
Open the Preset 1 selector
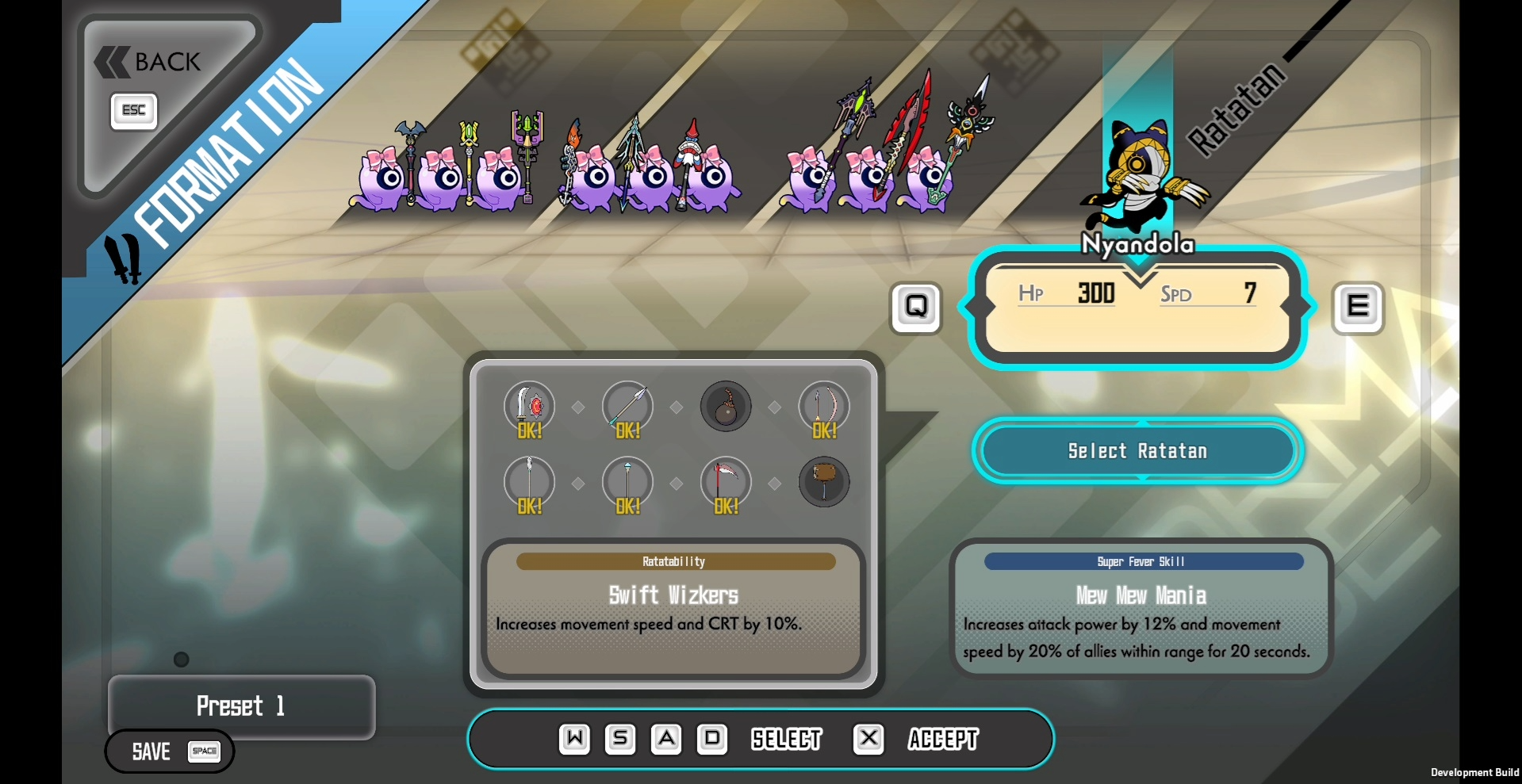tap(241, 706)
